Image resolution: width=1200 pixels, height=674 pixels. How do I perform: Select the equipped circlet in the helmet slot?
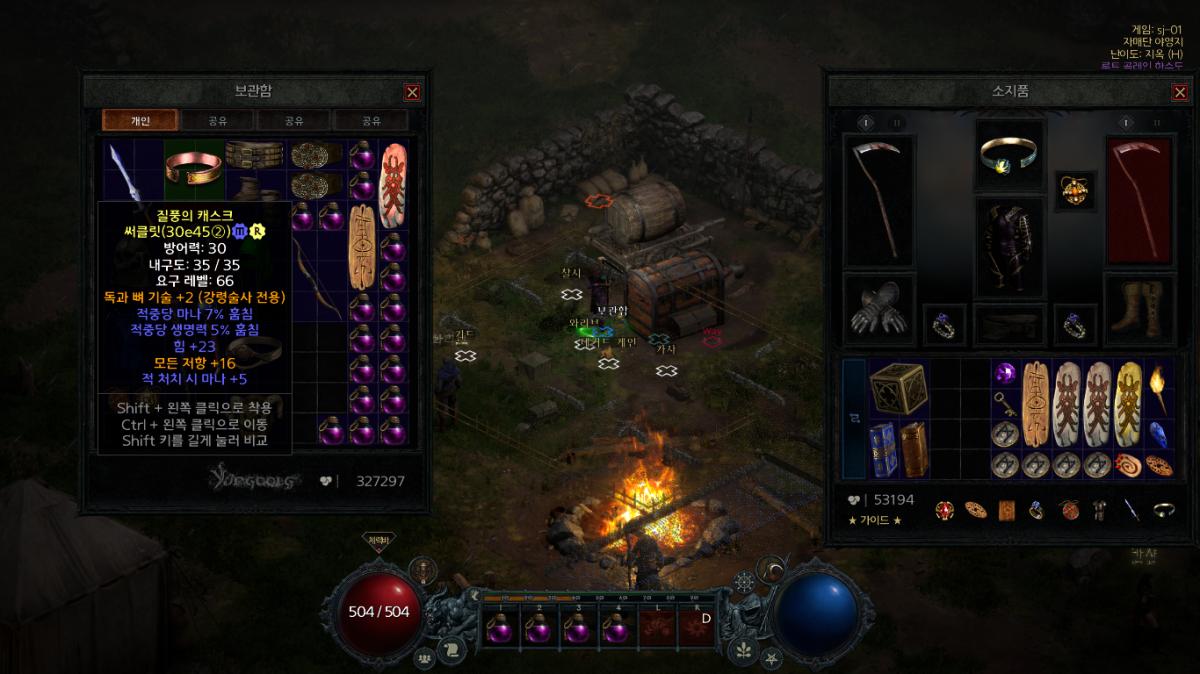(1008, 153)
